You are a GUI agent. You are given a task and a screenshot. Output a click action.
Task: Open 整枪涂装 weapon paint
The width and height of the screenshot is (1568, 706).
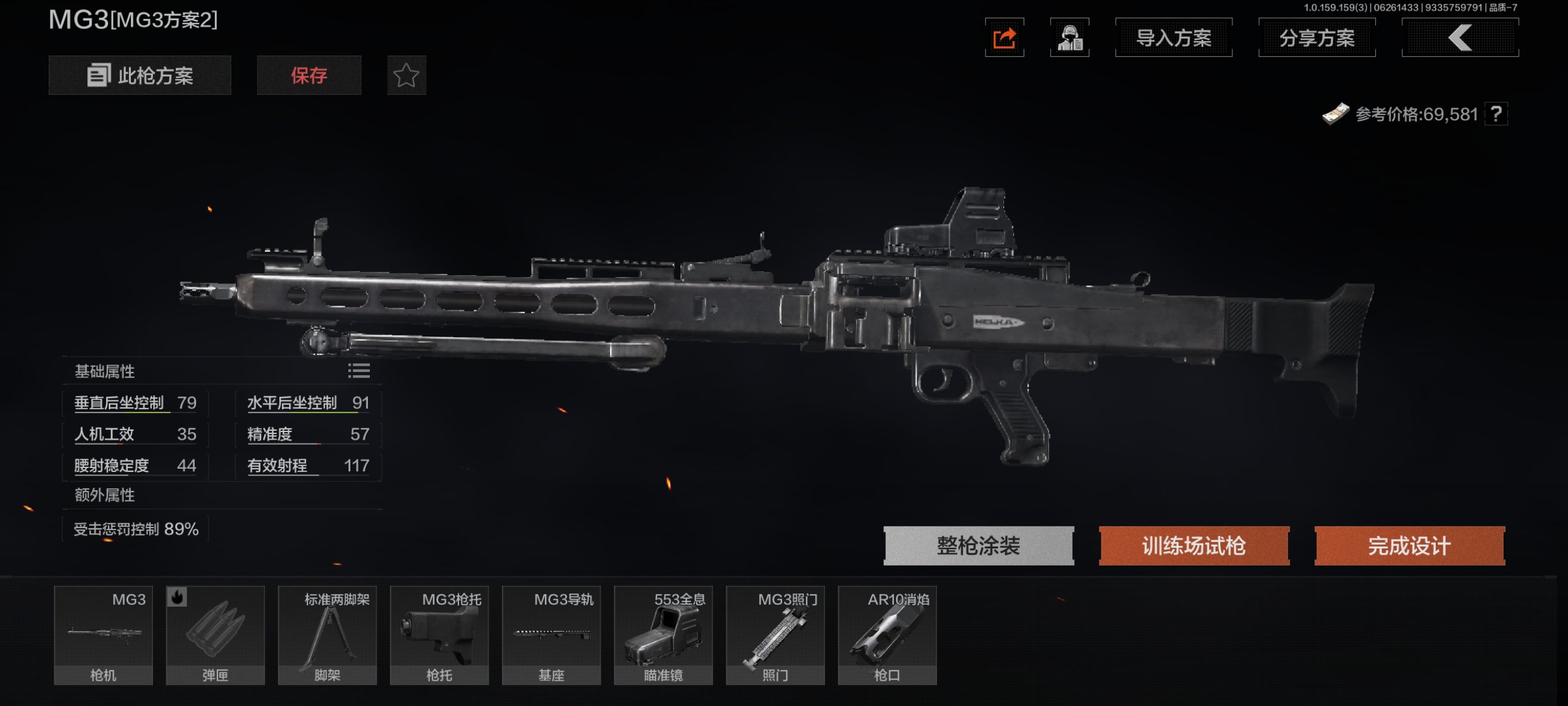[x=978, y=545]
